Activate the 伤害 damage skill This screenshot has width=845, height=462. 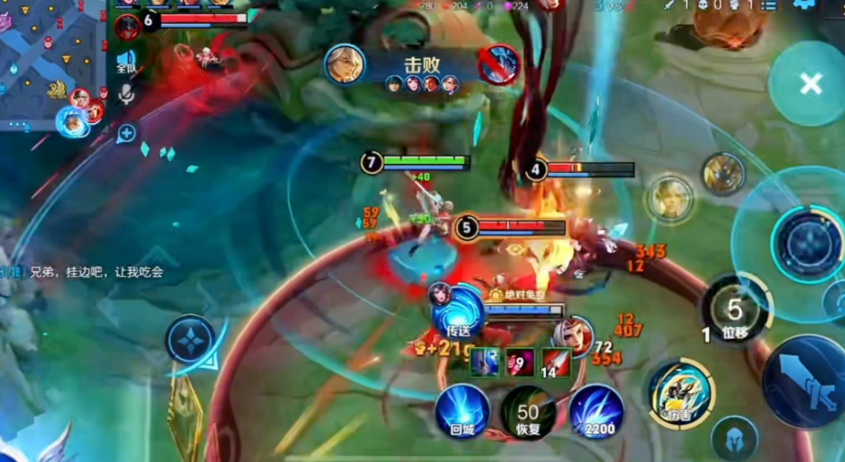681,394
